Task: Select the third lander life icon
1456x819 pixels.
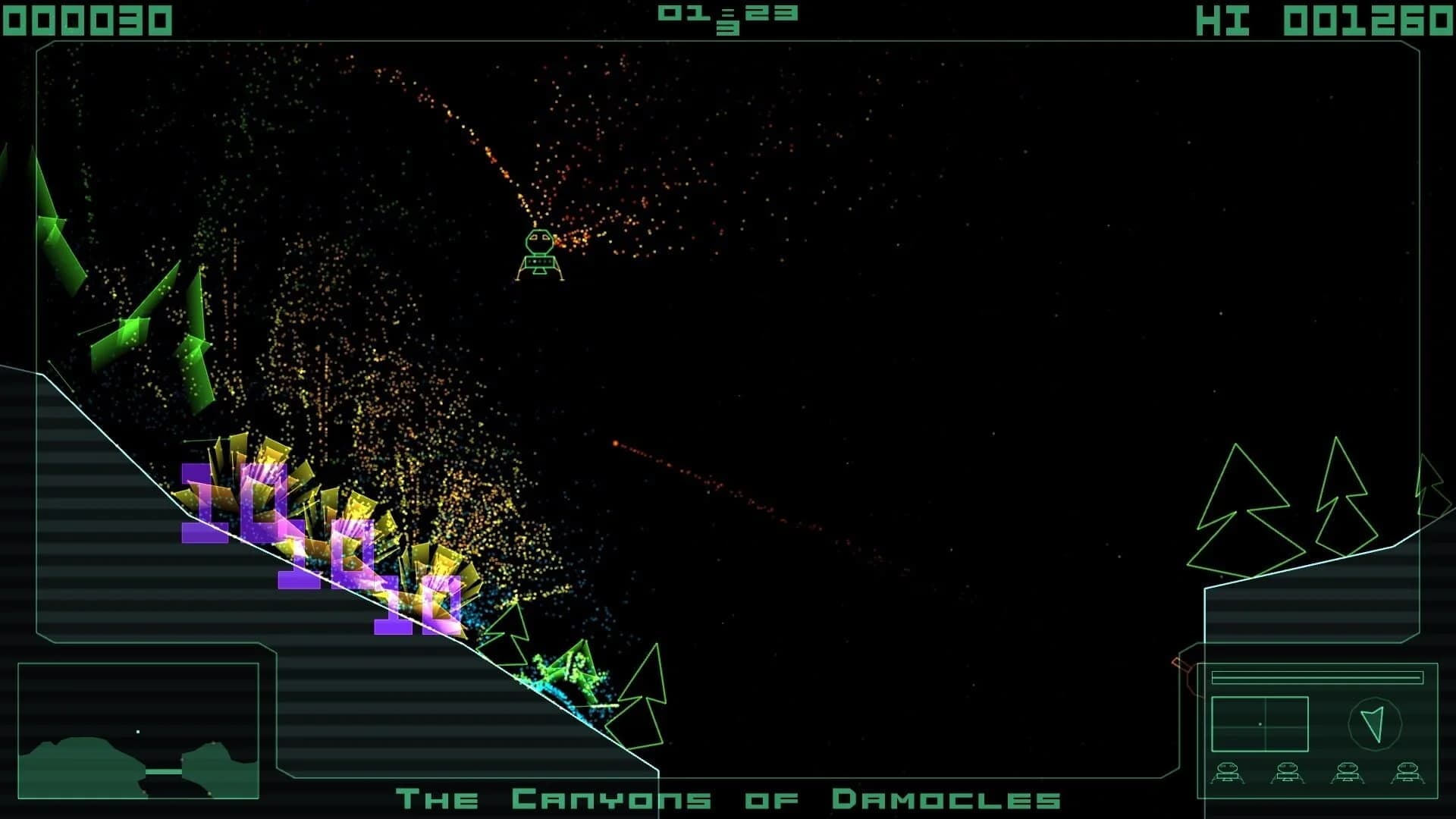Action: tap(1348, 773)
